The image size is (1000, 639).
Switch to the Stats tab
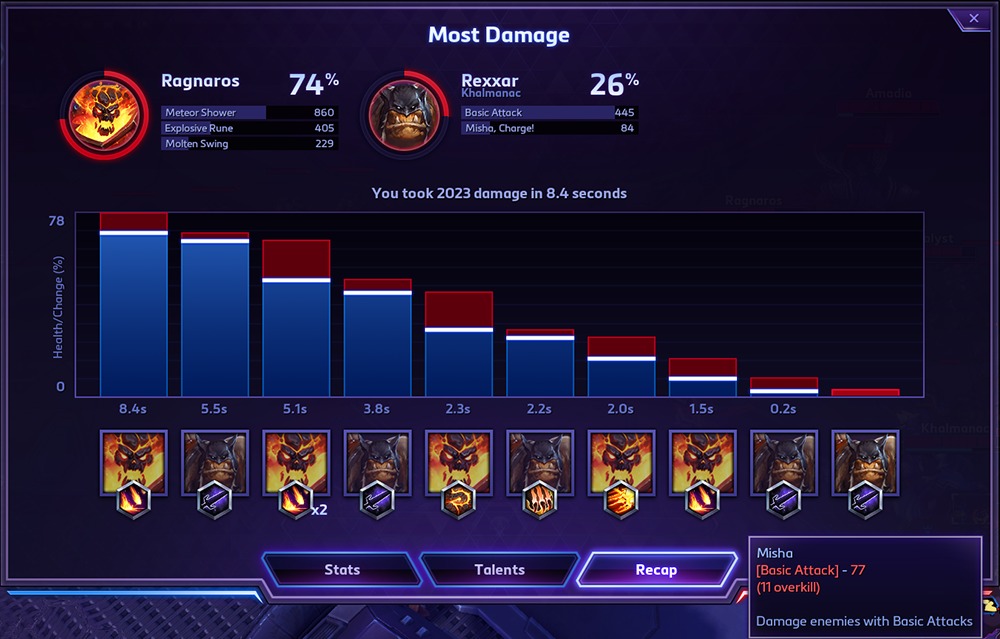coord(342,570)
